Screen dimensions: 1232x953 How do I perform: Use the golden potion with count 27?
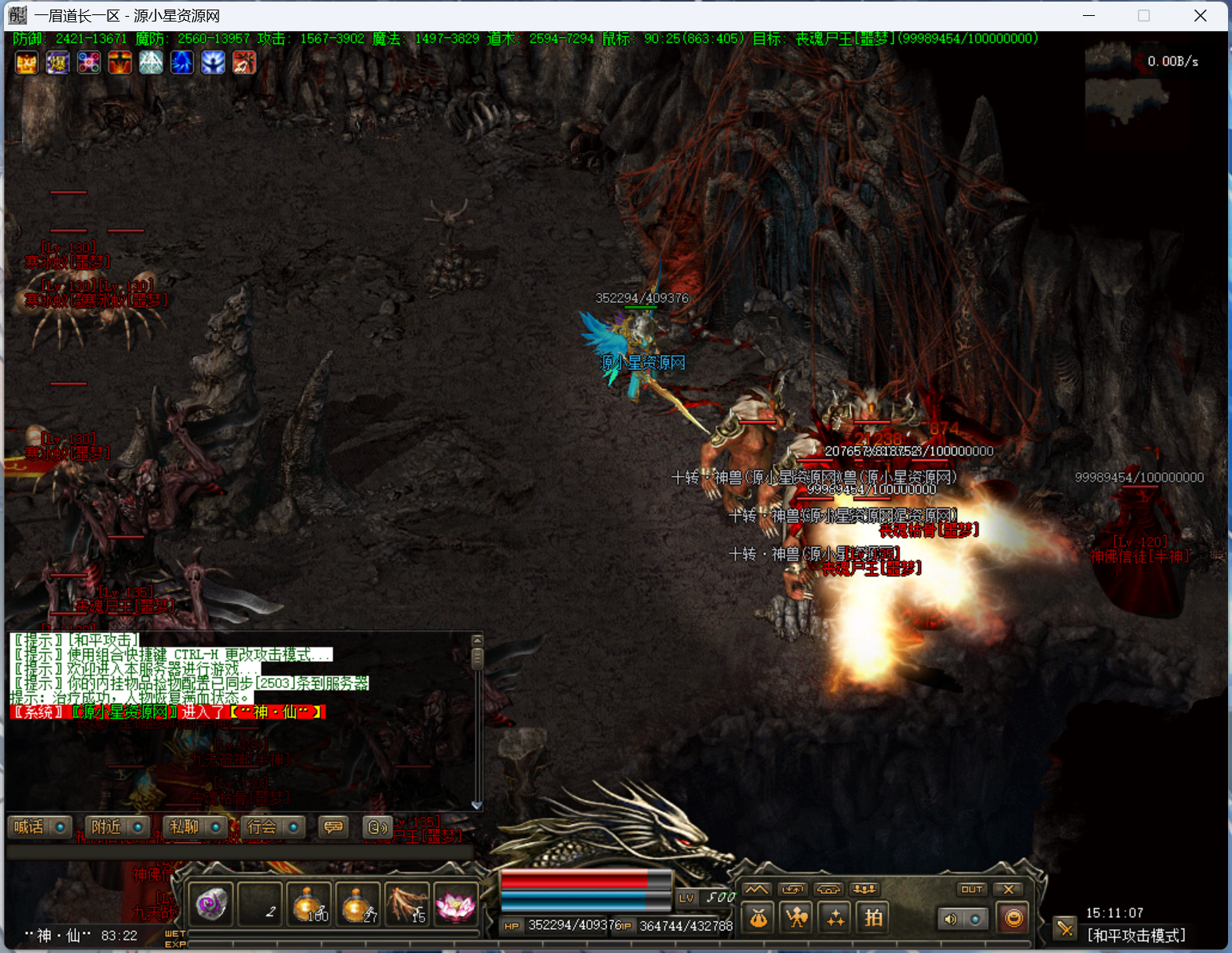[358, 904]
